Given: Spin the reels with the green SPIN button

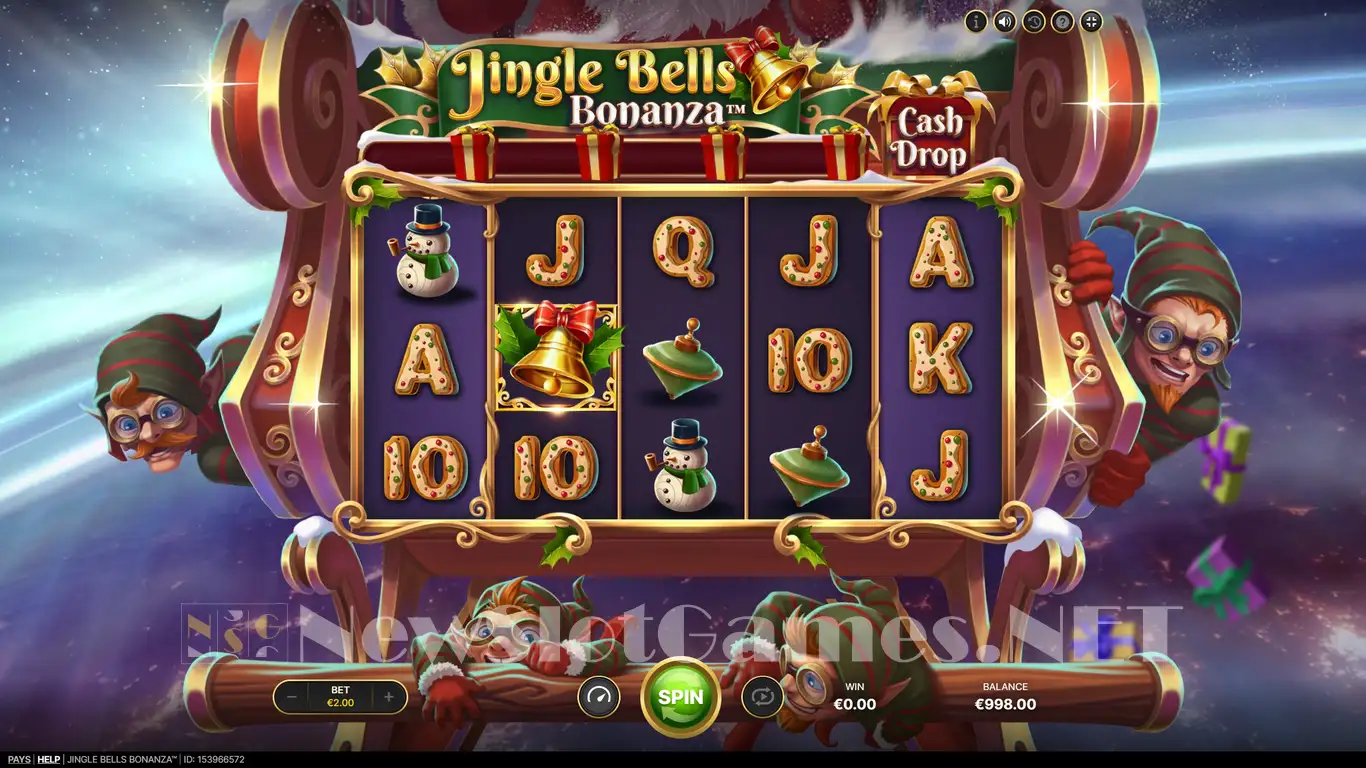Looking at the screenshot, I should click(x=680, y=697).
